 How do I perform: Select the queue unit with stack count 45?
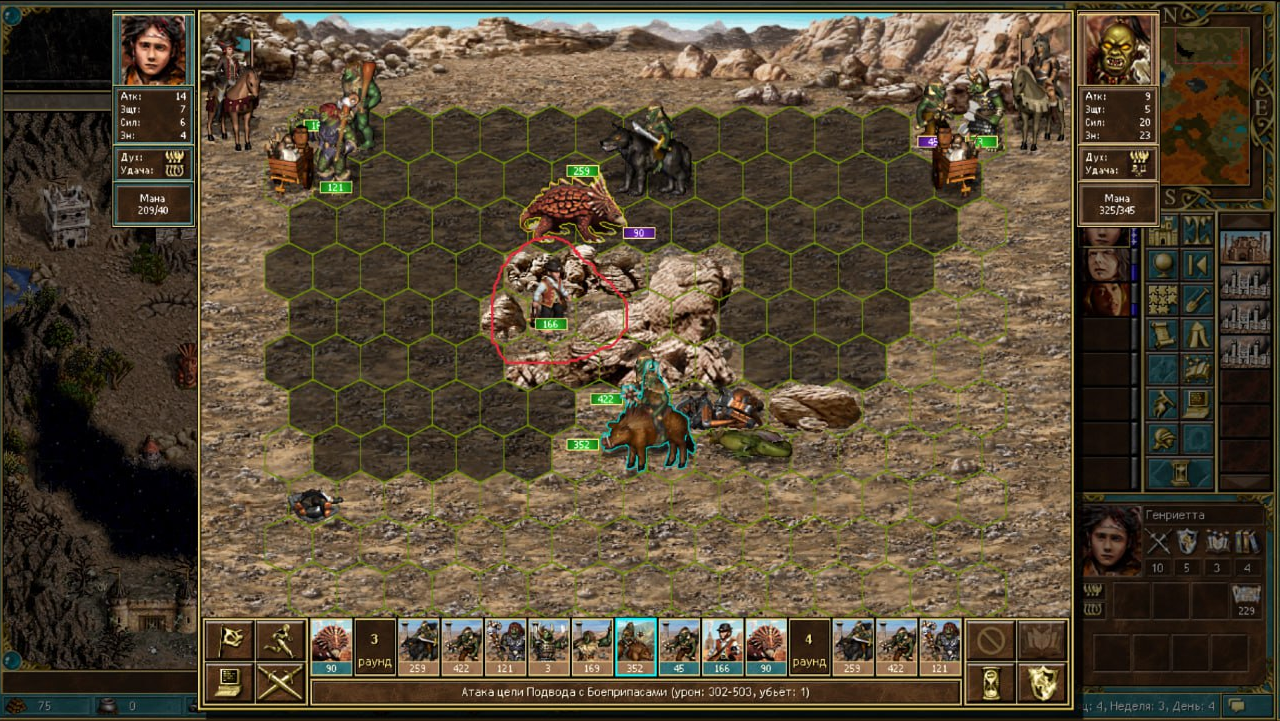coord(679,646)
